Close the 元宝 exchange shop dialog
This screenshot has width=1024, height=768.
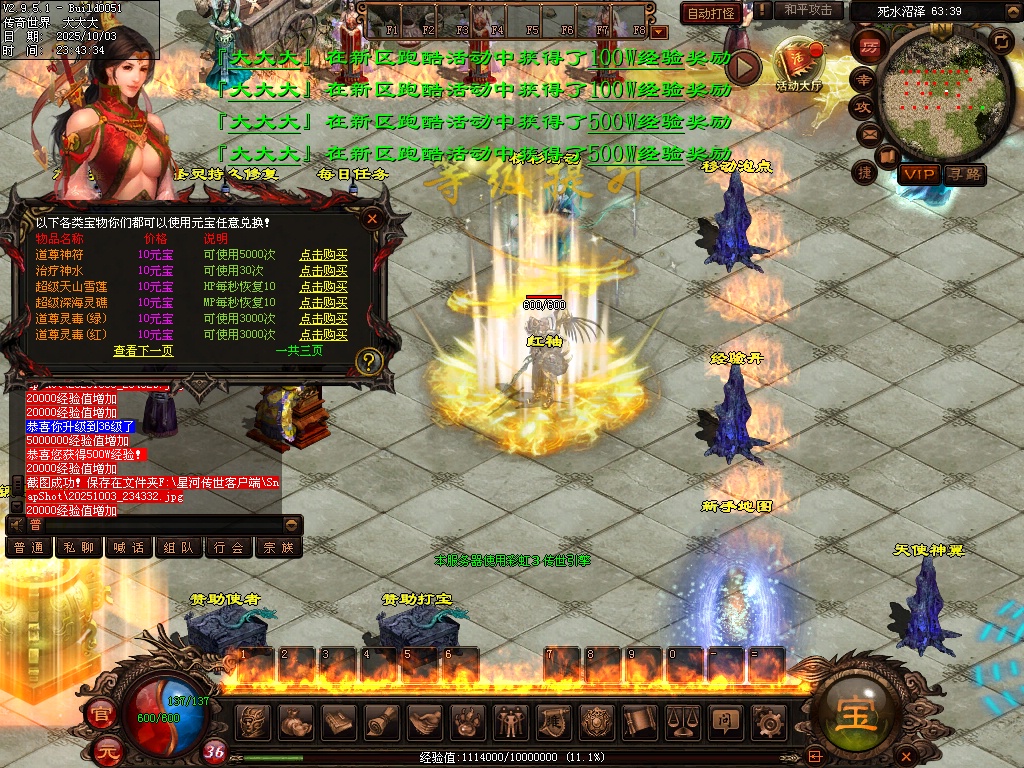372,218
